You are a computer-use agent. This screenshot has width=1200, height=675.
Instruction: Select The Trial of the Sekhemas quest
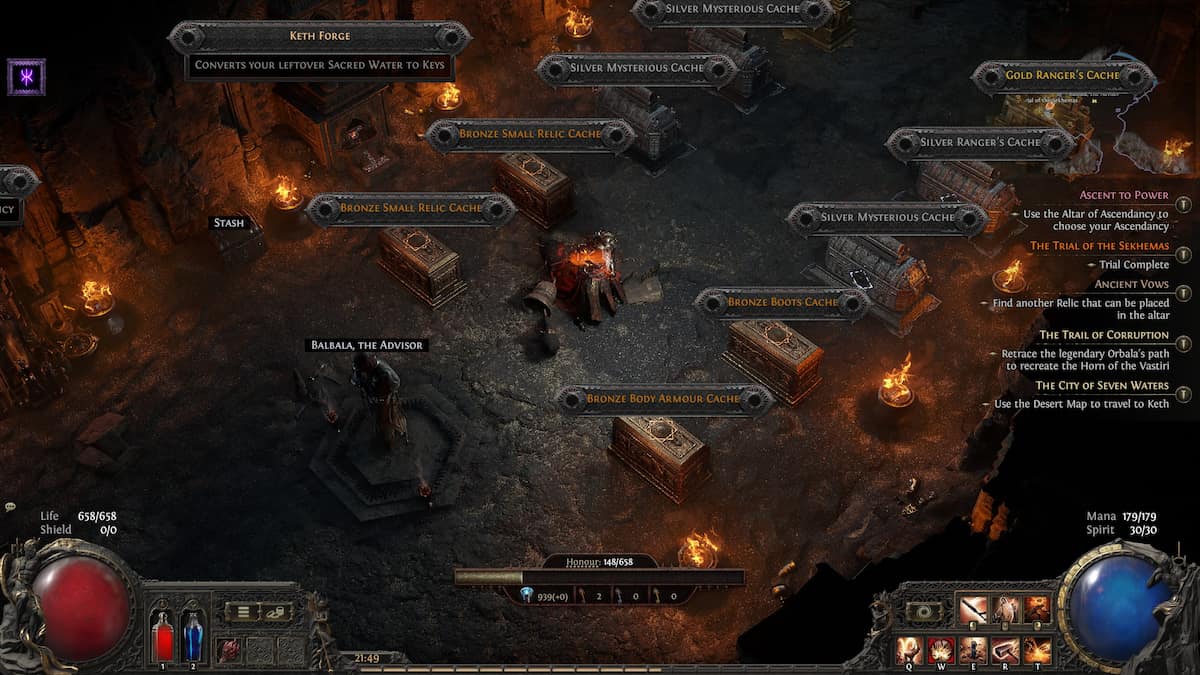pyautogui.click(x=1099, y=246)
